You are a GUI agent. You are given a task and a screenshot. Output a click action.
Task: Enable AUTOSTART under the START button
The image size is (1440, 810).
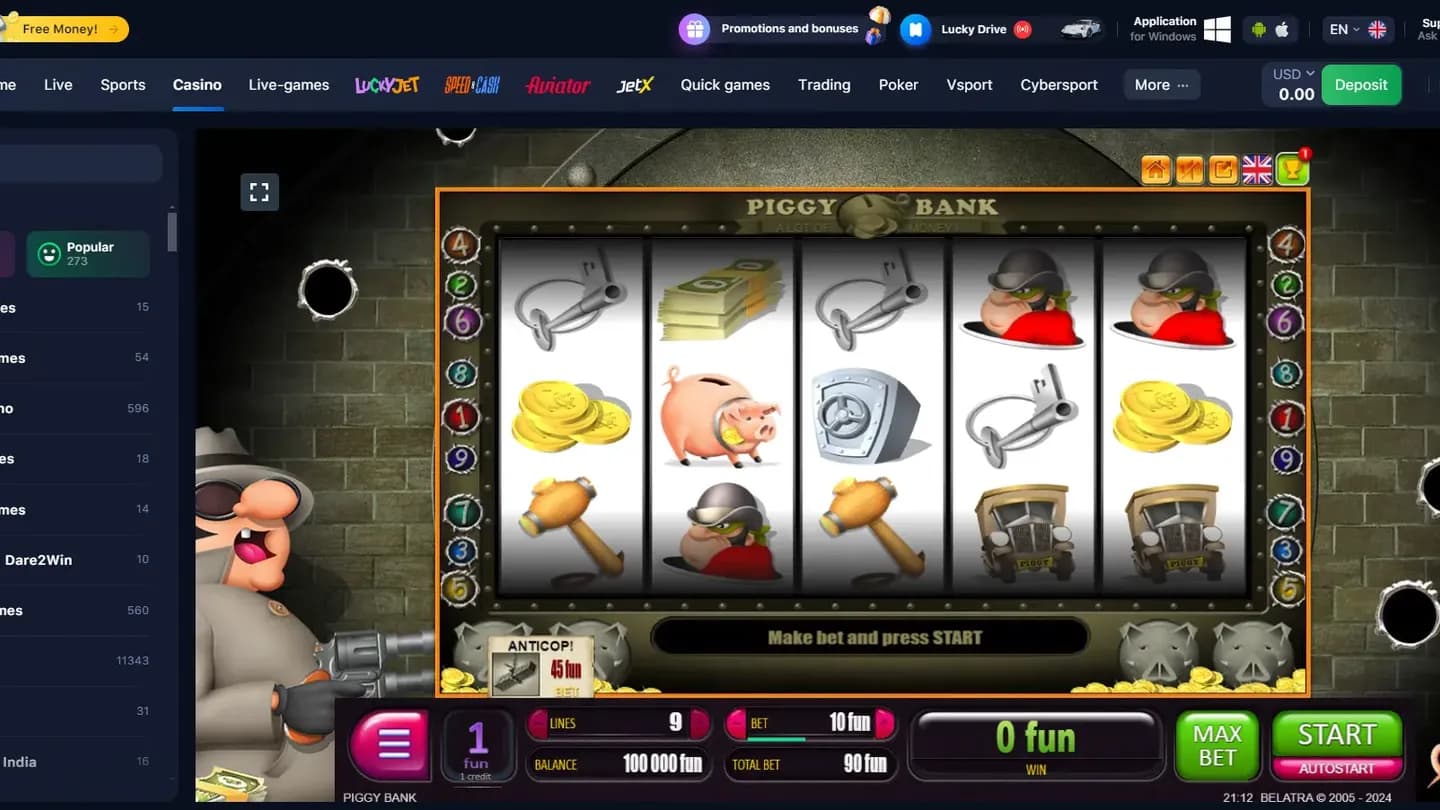[1337, 768]
